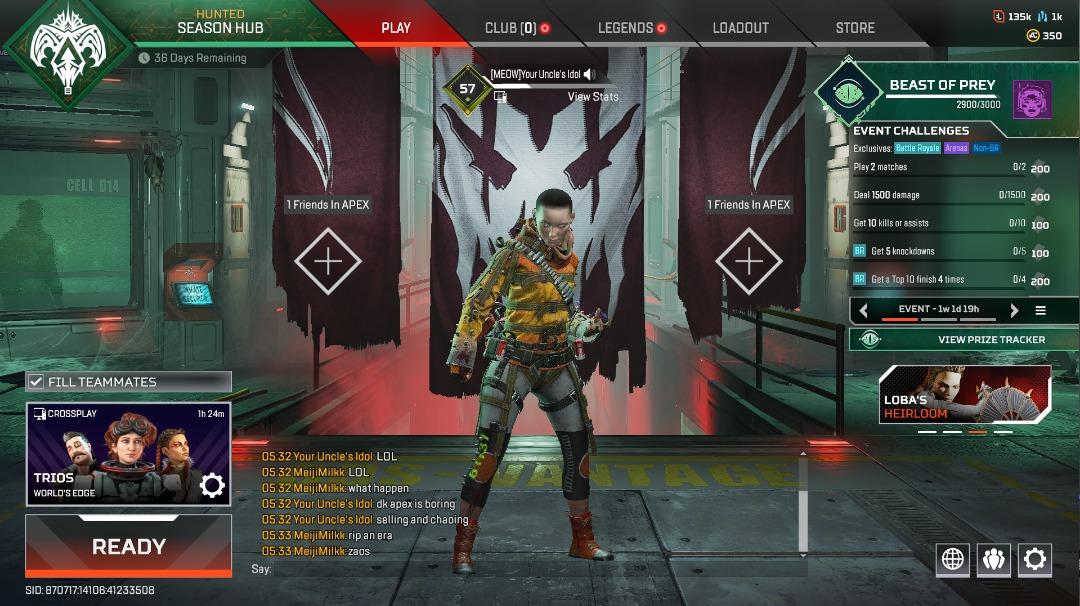Switch to the Play tab
The height and width of the screenshot is (606, 1080).
click(396, 28)
